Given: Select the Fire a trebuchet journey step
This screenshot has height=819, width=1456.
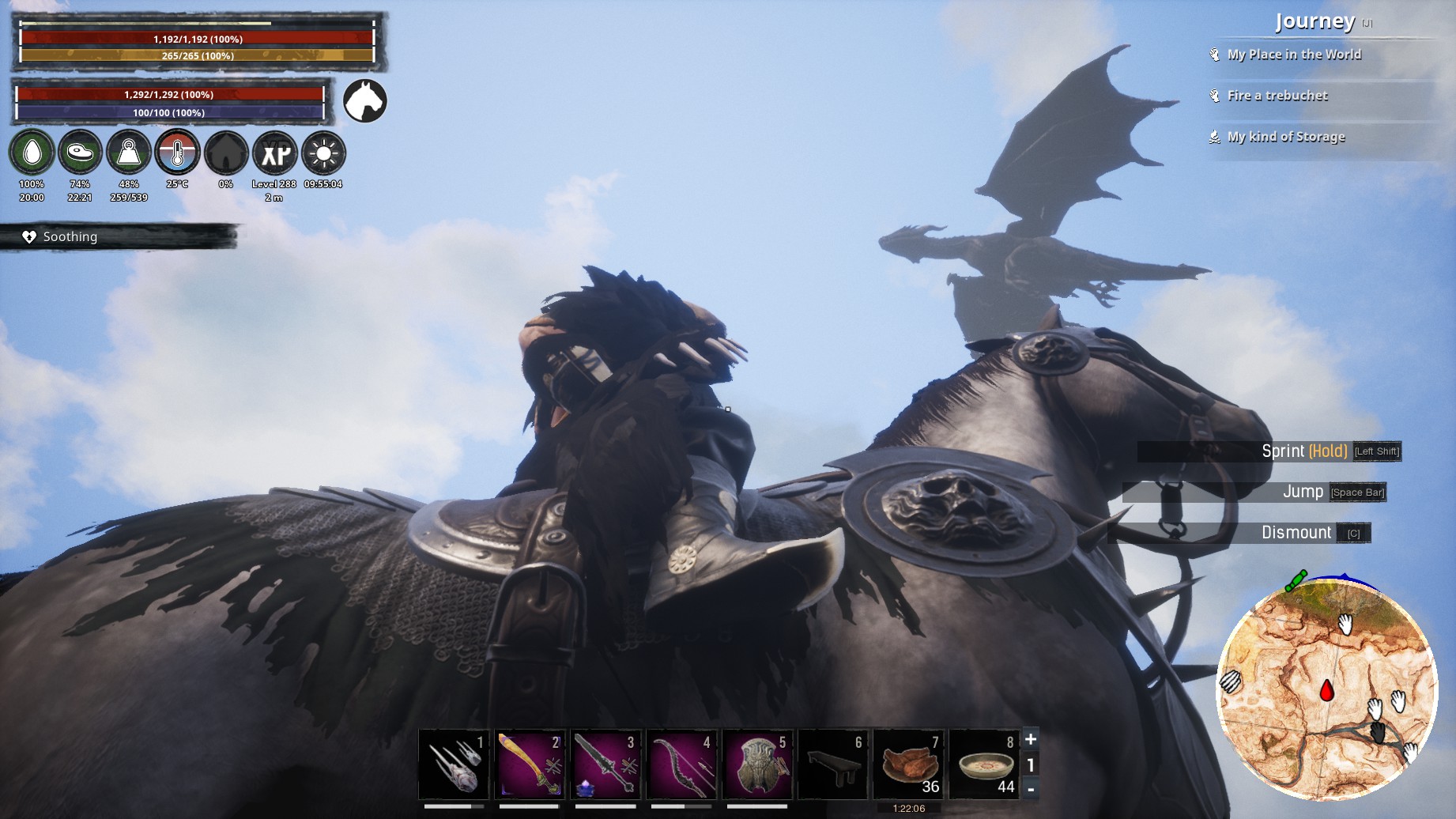Looking at the screenshot, I should pyautogui.click(x=1277, y=96).
